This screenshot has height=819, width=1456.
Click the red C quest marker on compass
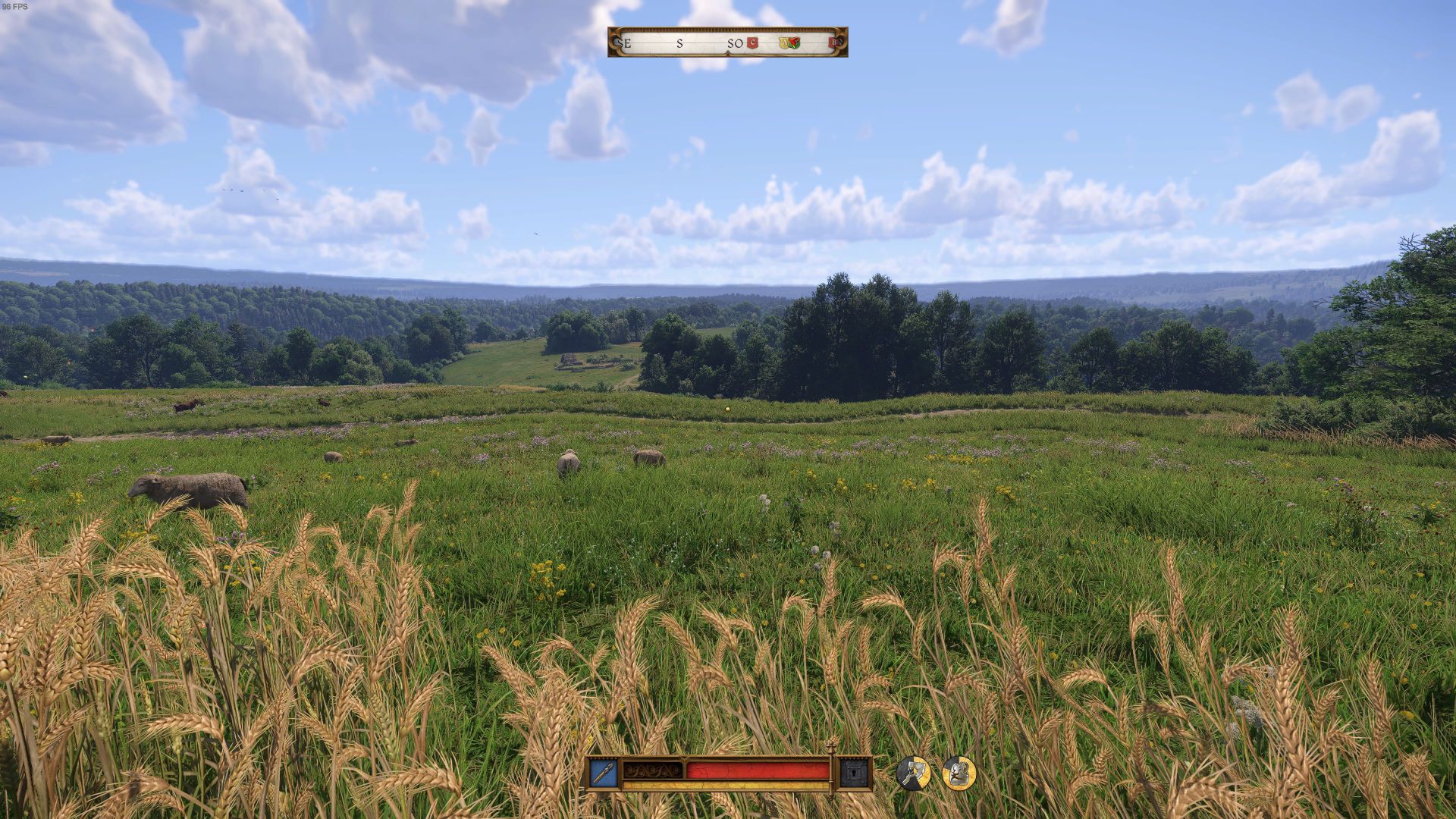coord(752,43)
